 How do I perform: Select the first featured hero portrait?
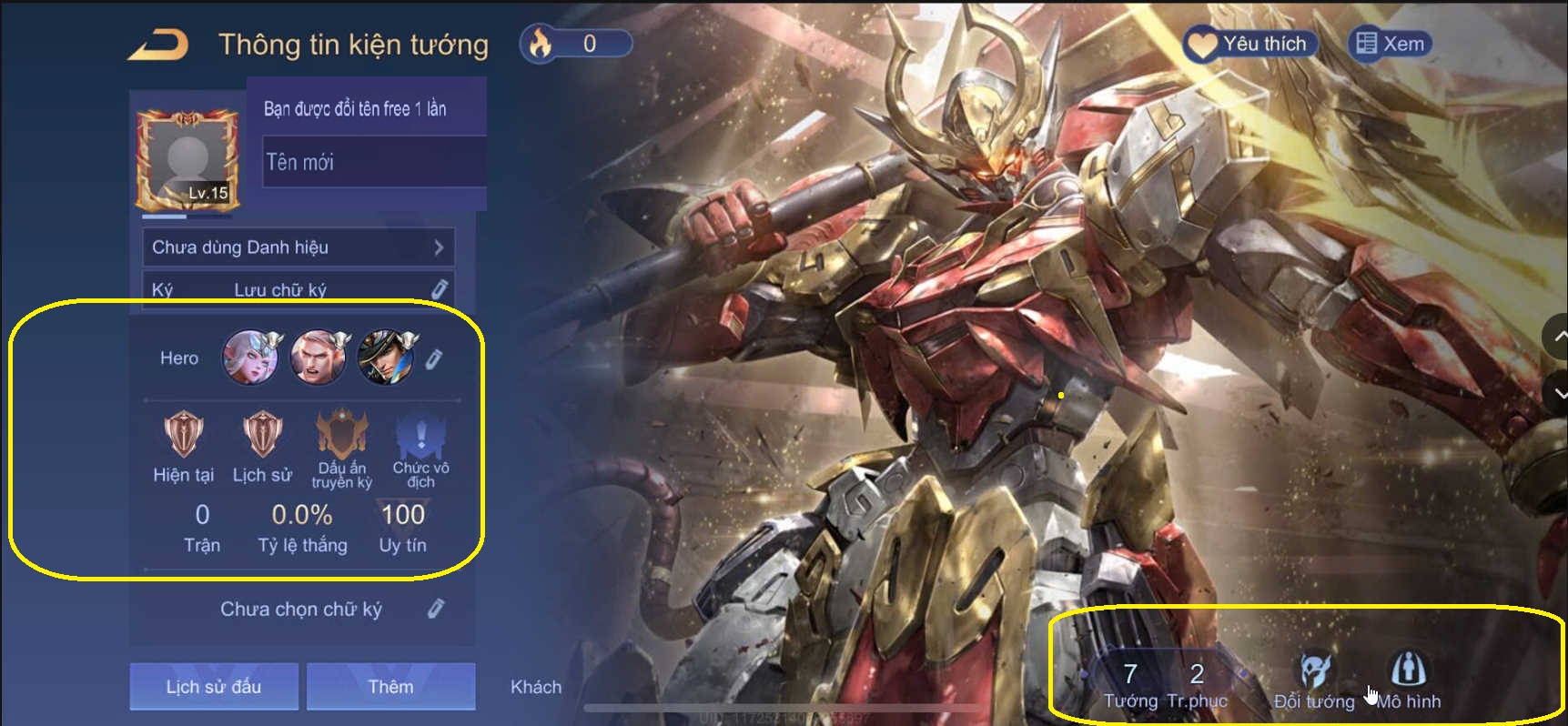(250, 358)
